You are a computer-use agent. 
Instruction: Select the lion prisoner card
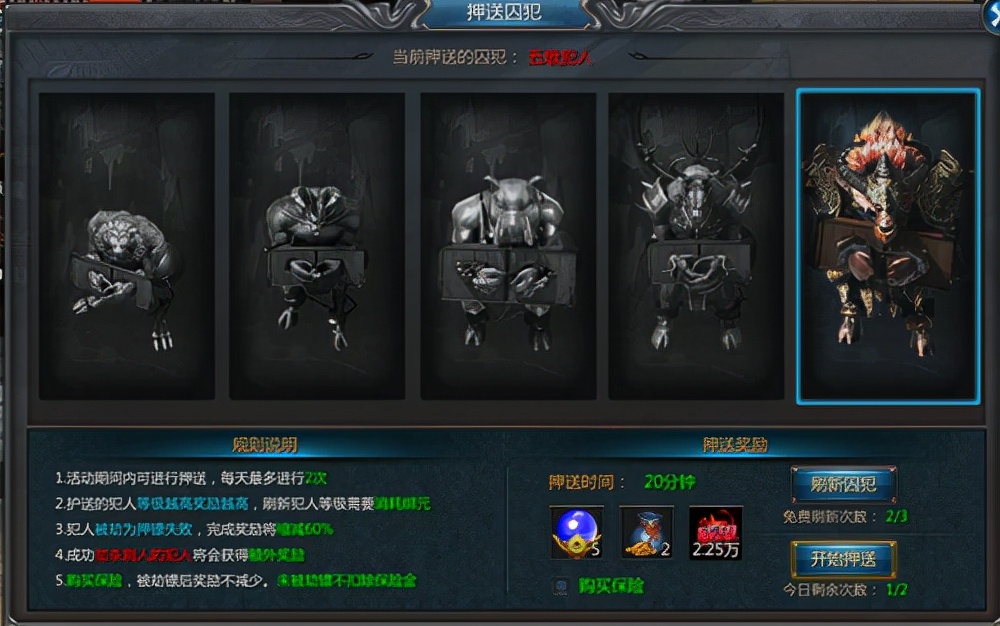(127, 246)
